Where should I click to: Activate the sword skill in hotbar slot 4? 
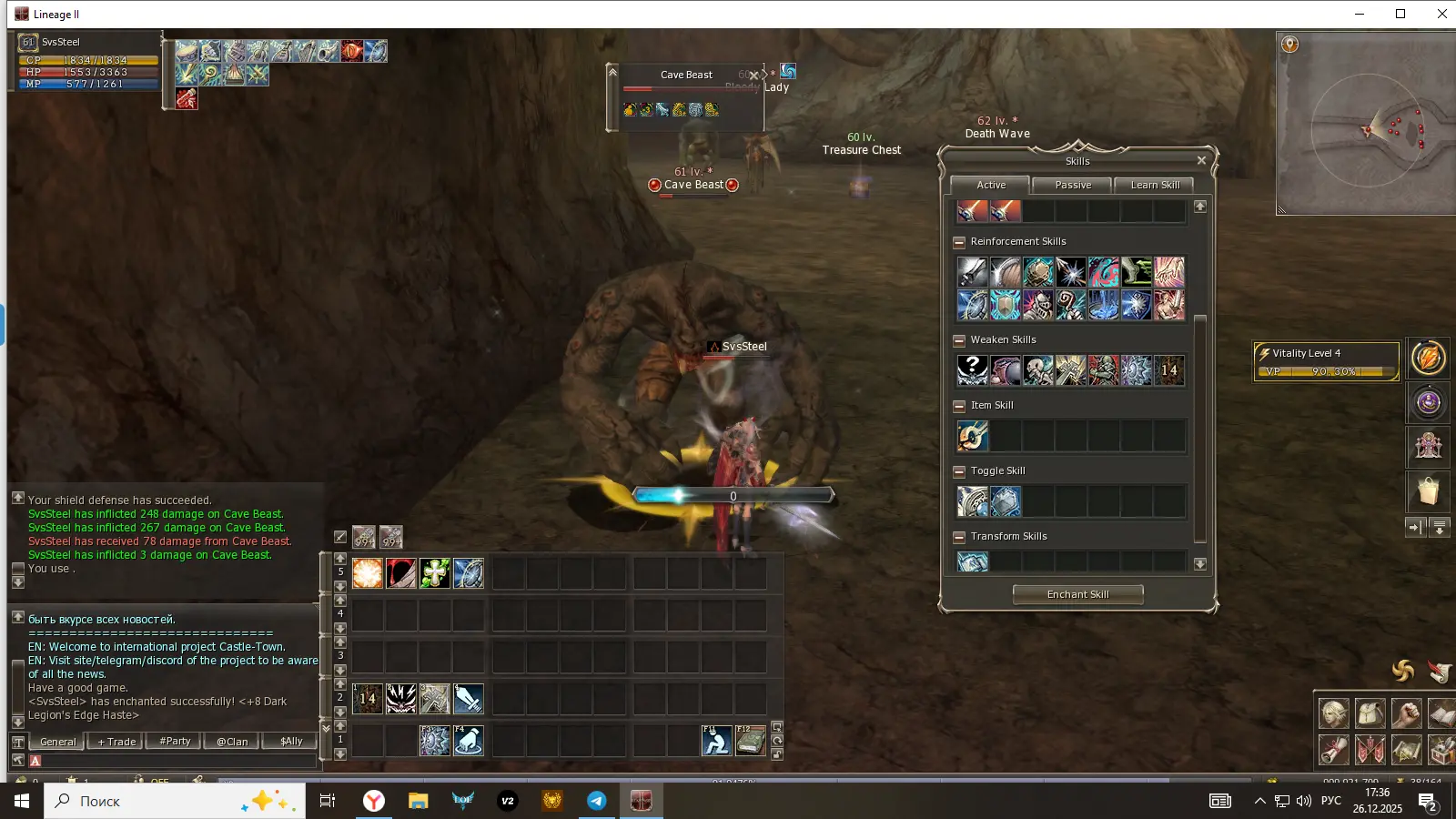coord(468,699)
